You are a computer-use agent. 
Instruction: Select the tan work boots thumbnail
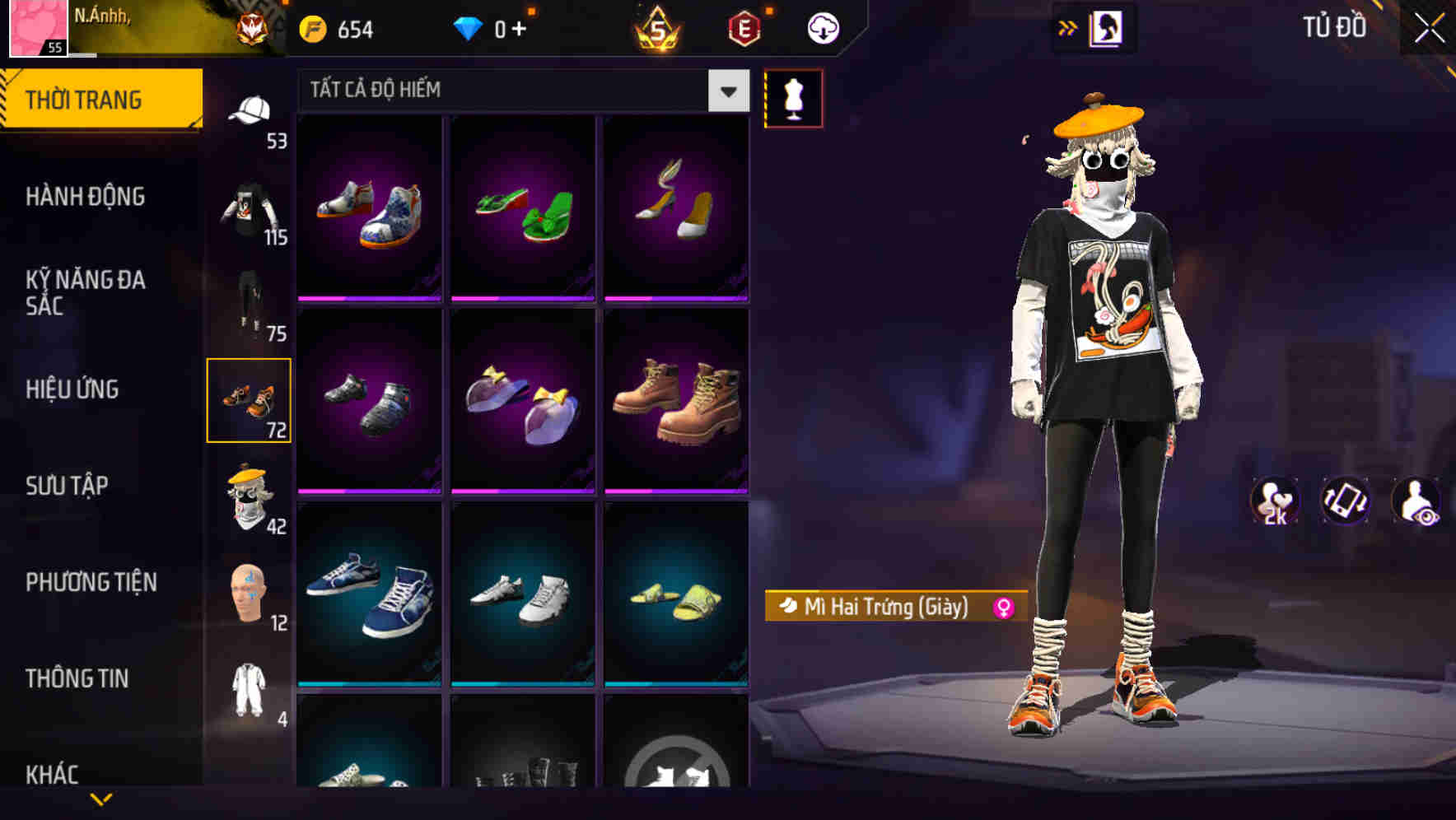pyautogui.click(x=677, y=401)
